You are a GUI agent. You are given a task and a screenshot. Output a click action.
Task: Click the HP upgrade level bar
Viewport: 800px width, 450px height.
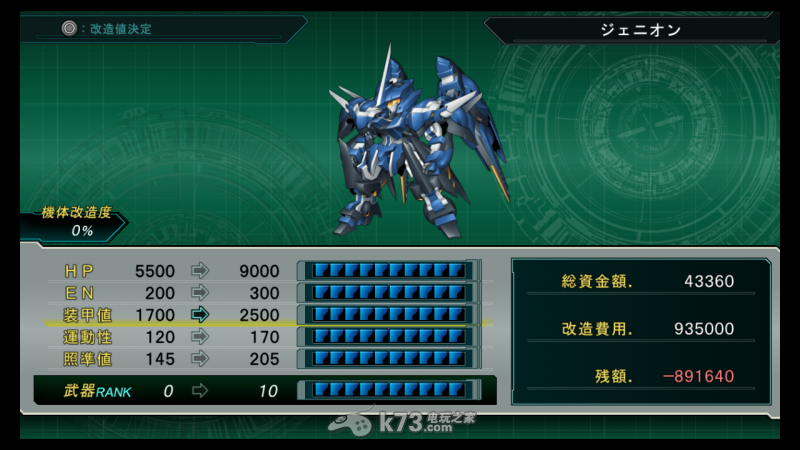pos(388,271)
